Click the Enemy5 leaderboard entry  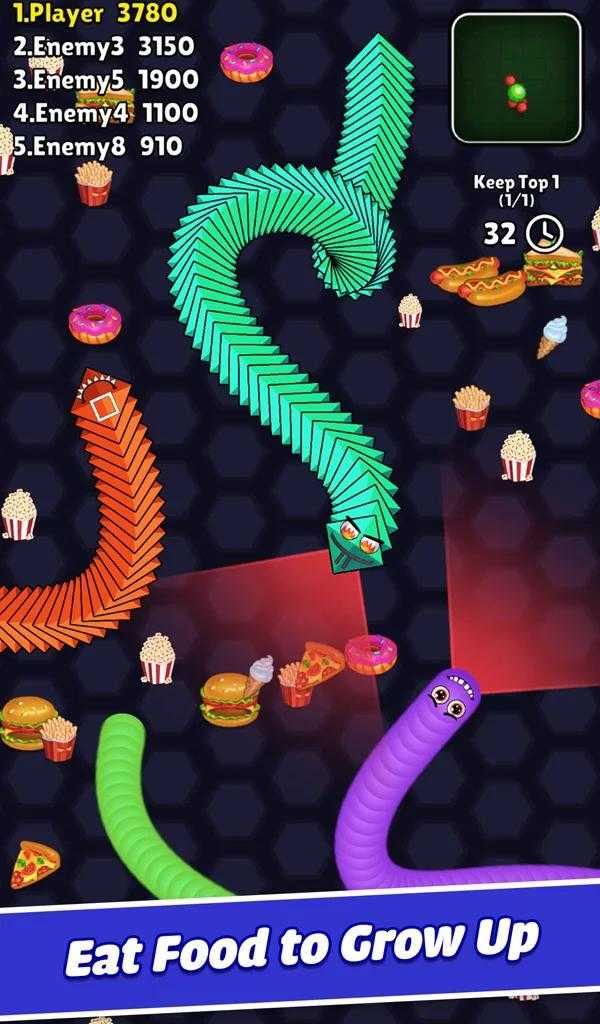point(105,79)
